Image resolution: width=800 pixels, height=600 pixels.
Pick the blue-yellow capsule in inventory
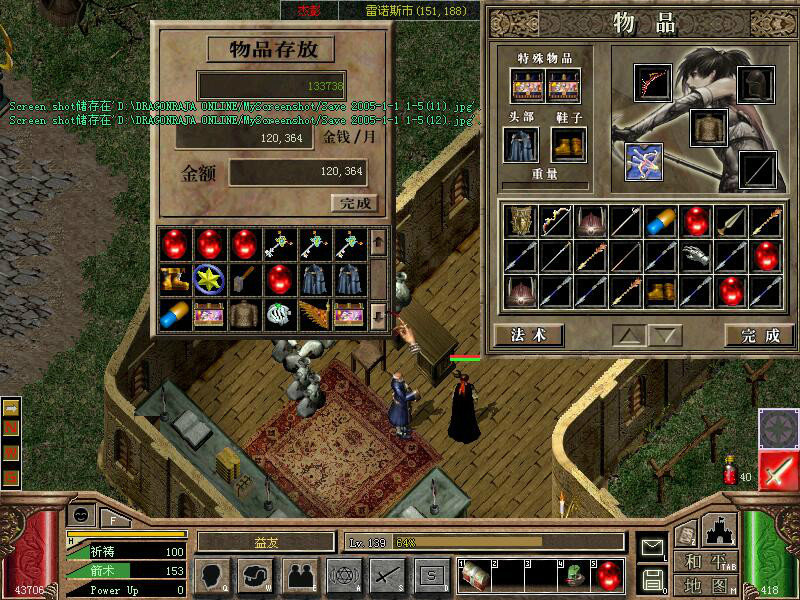[662, 221]
